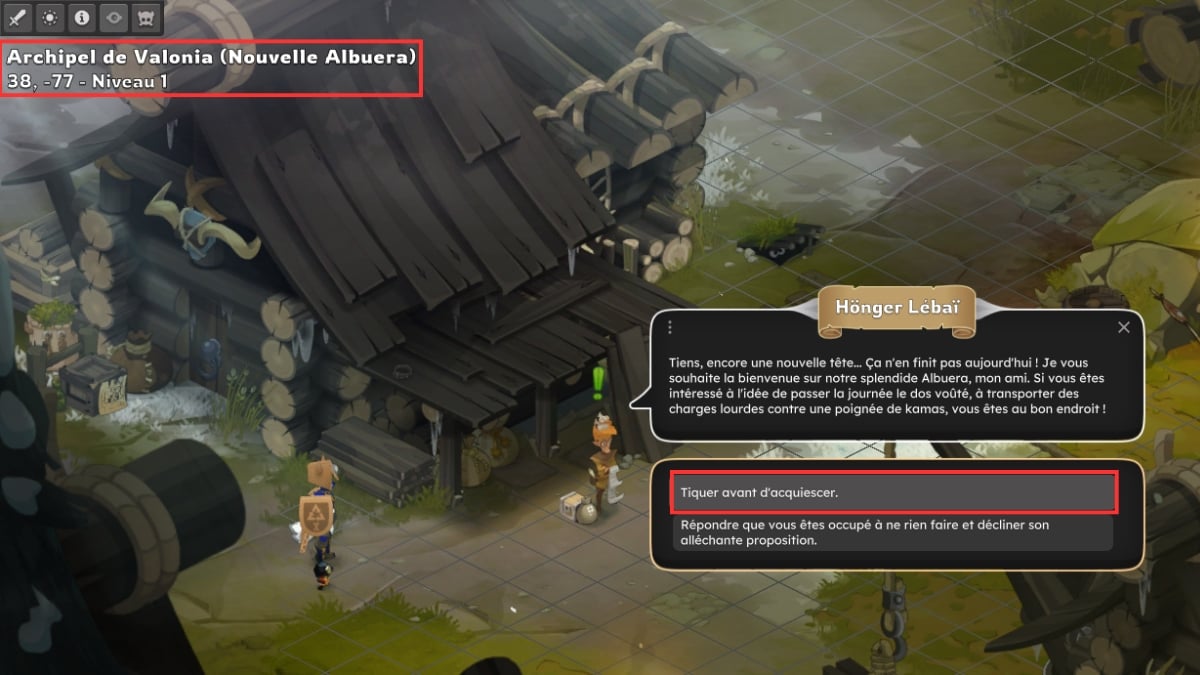Viewport: 1200px width, 675px height.
Task: Click the sword icon in top toolbar
Action: click(x=19, y=18)
